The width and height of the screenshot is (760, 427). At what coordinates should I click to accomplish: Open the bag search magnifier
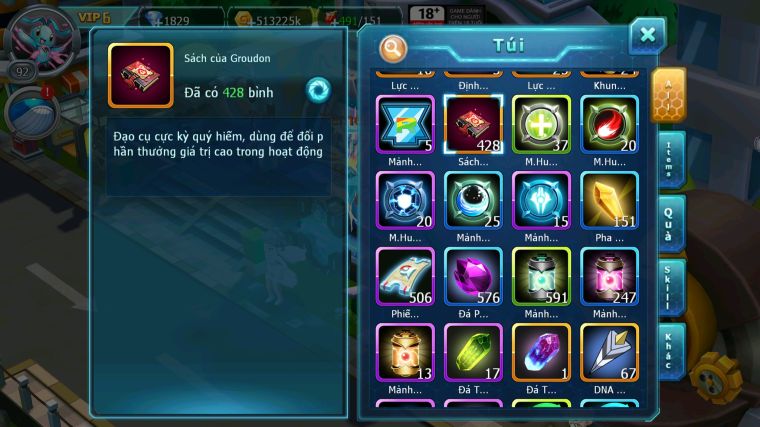click(x=394, y=48)
